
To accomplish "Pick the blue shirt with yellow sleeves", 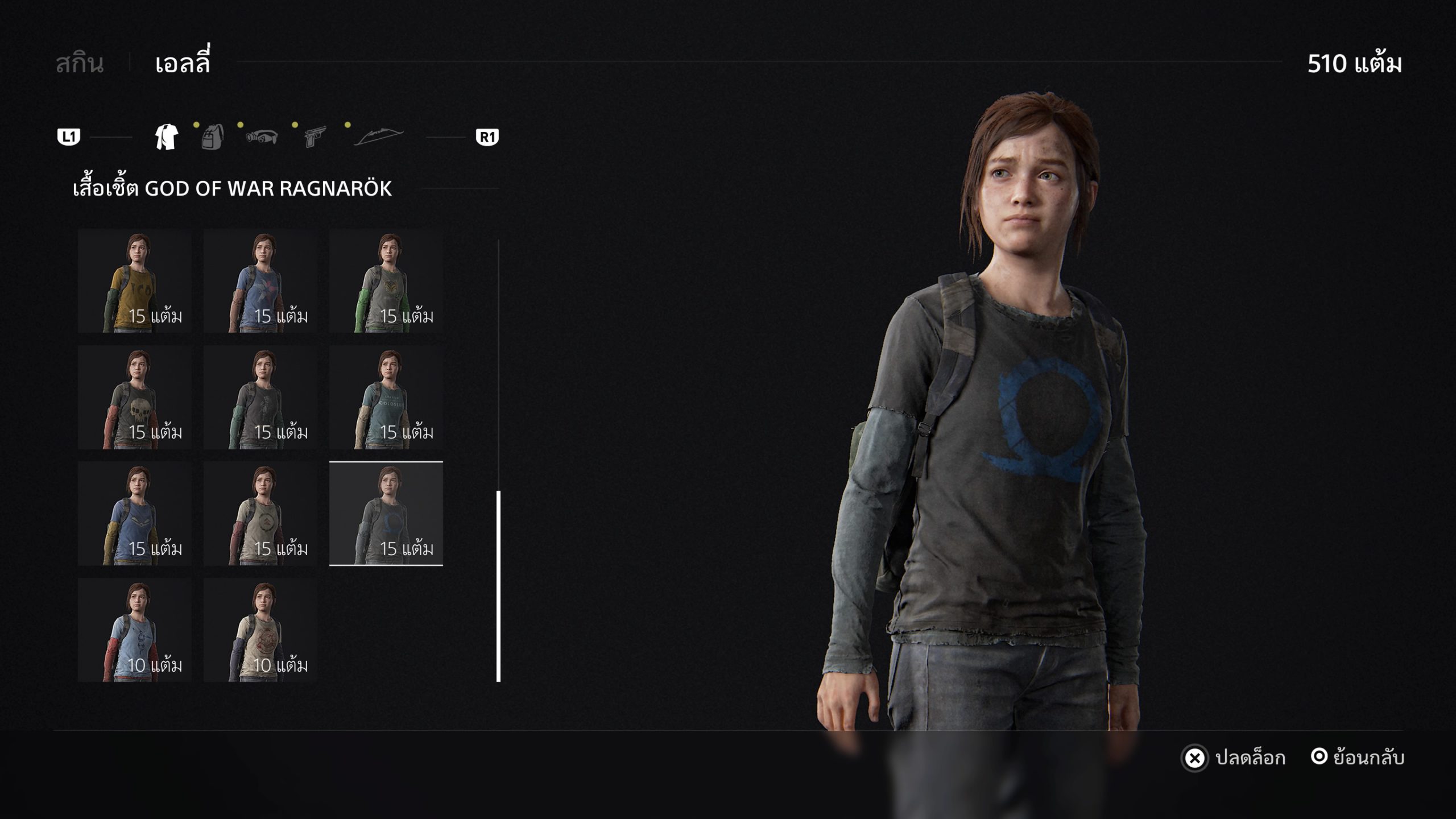I will pyautogui.click(x=135, y=514).
